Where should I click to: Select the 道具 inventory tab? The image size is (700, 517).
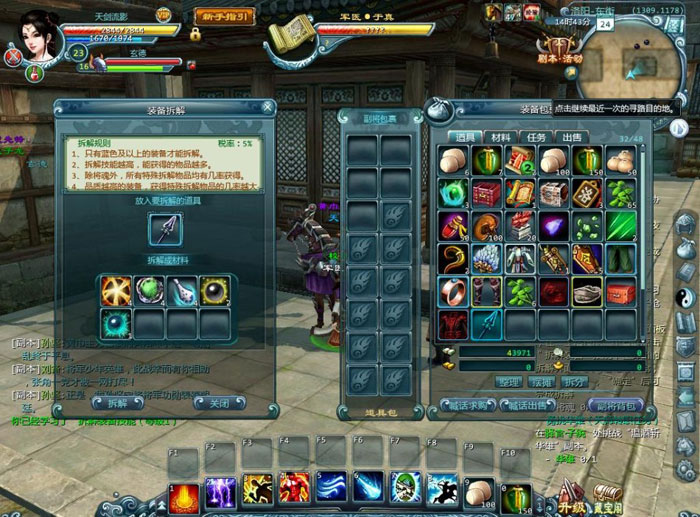[x=465, y=137]
